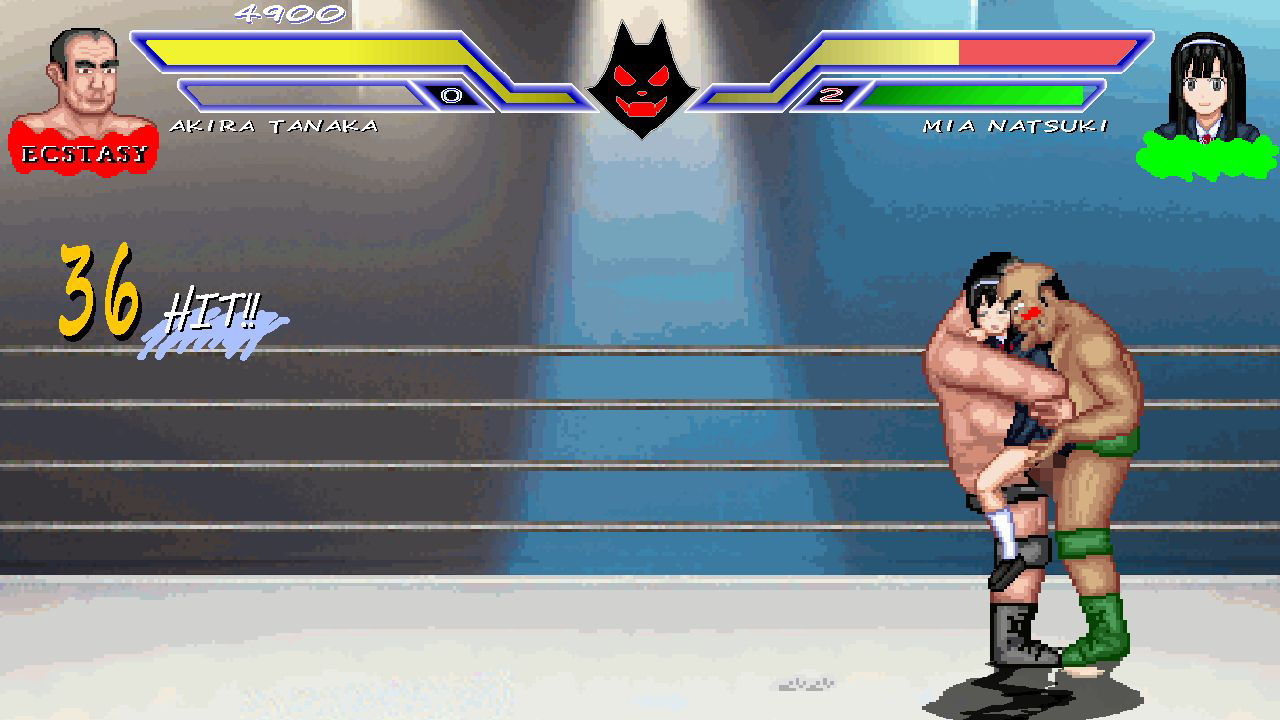1280x720 pixels.
Task: Click Mia Natsuki's green power bar
Action: 975,96
